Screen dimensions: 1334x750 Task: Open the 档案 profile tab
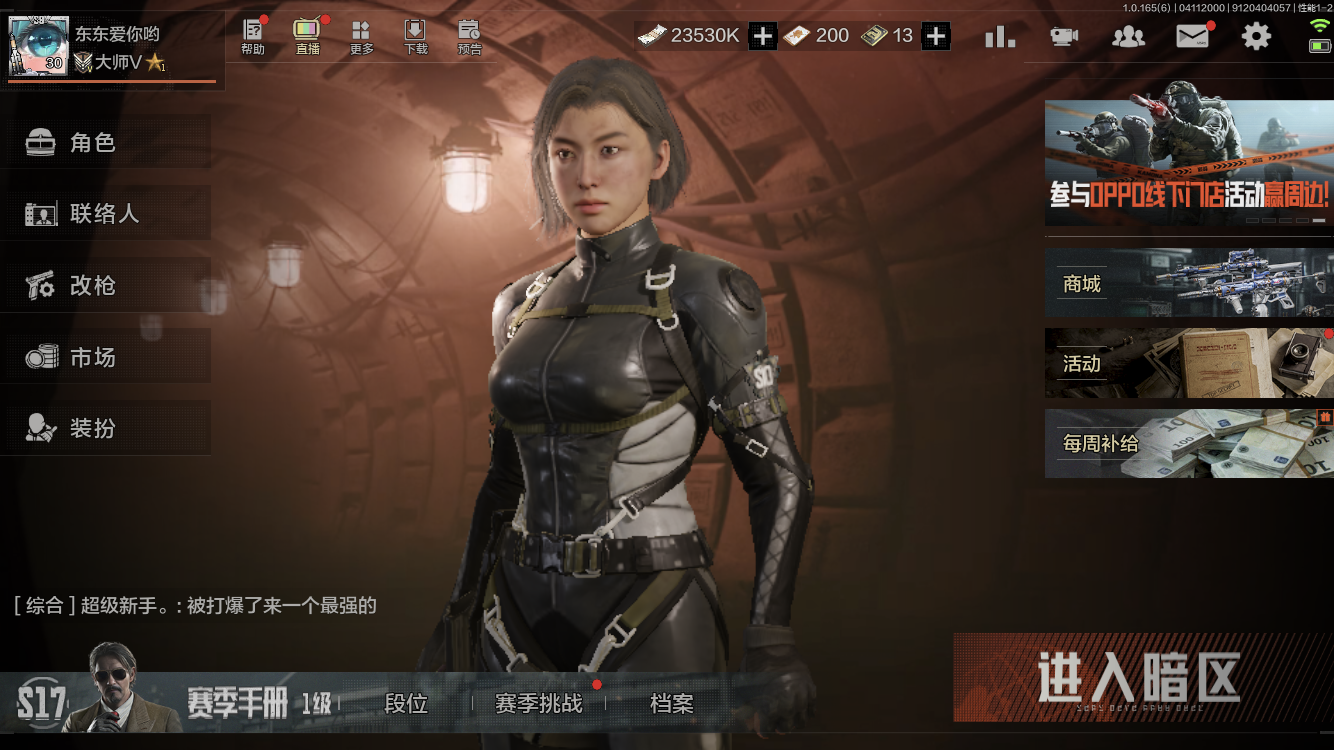point(671,704)
